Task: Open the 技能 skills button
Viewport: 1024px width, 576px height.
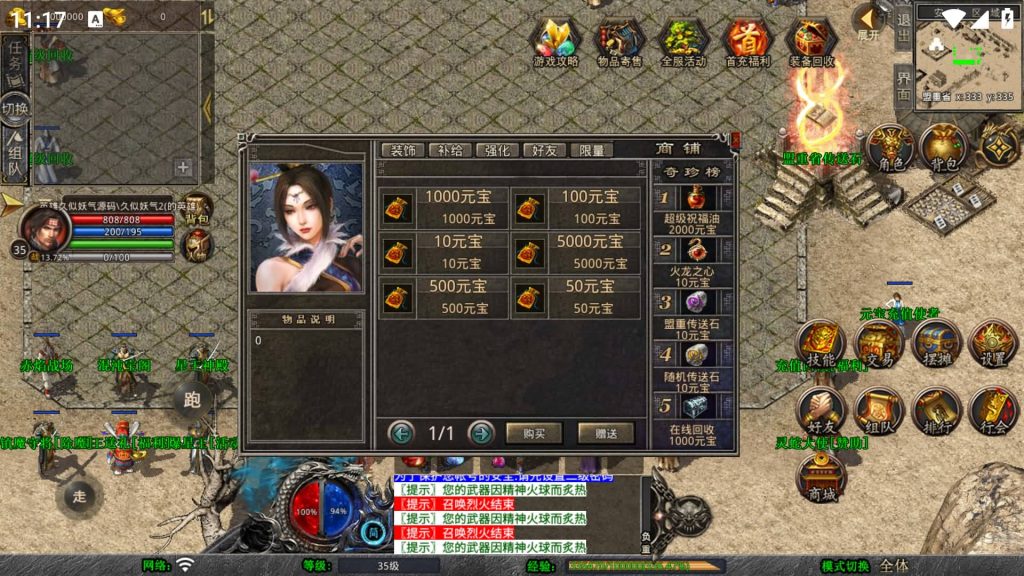Action: tap(822, 345)
